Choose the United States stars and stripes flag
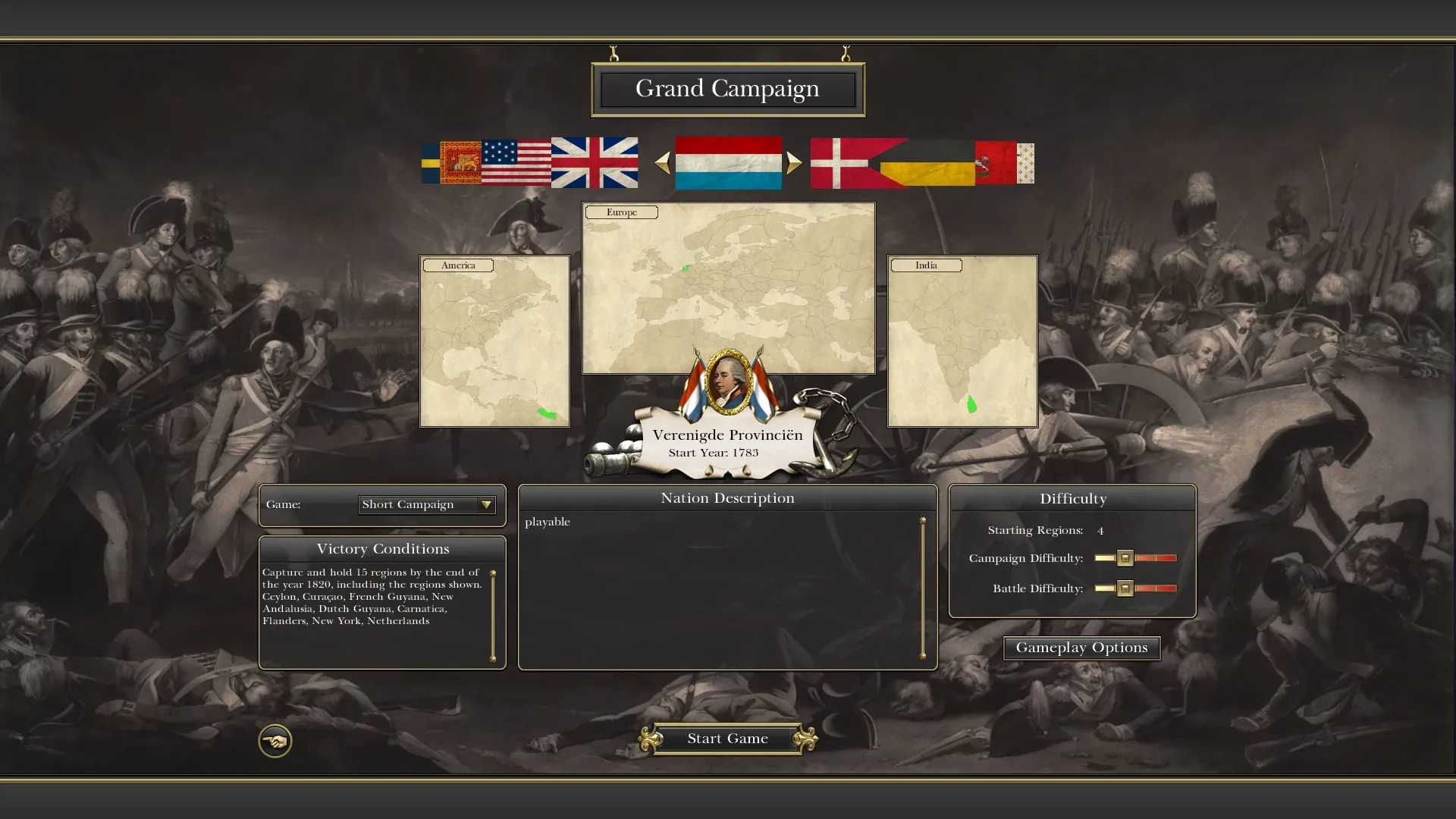This screenshot has height=819, width=1456. pos(516,162)
